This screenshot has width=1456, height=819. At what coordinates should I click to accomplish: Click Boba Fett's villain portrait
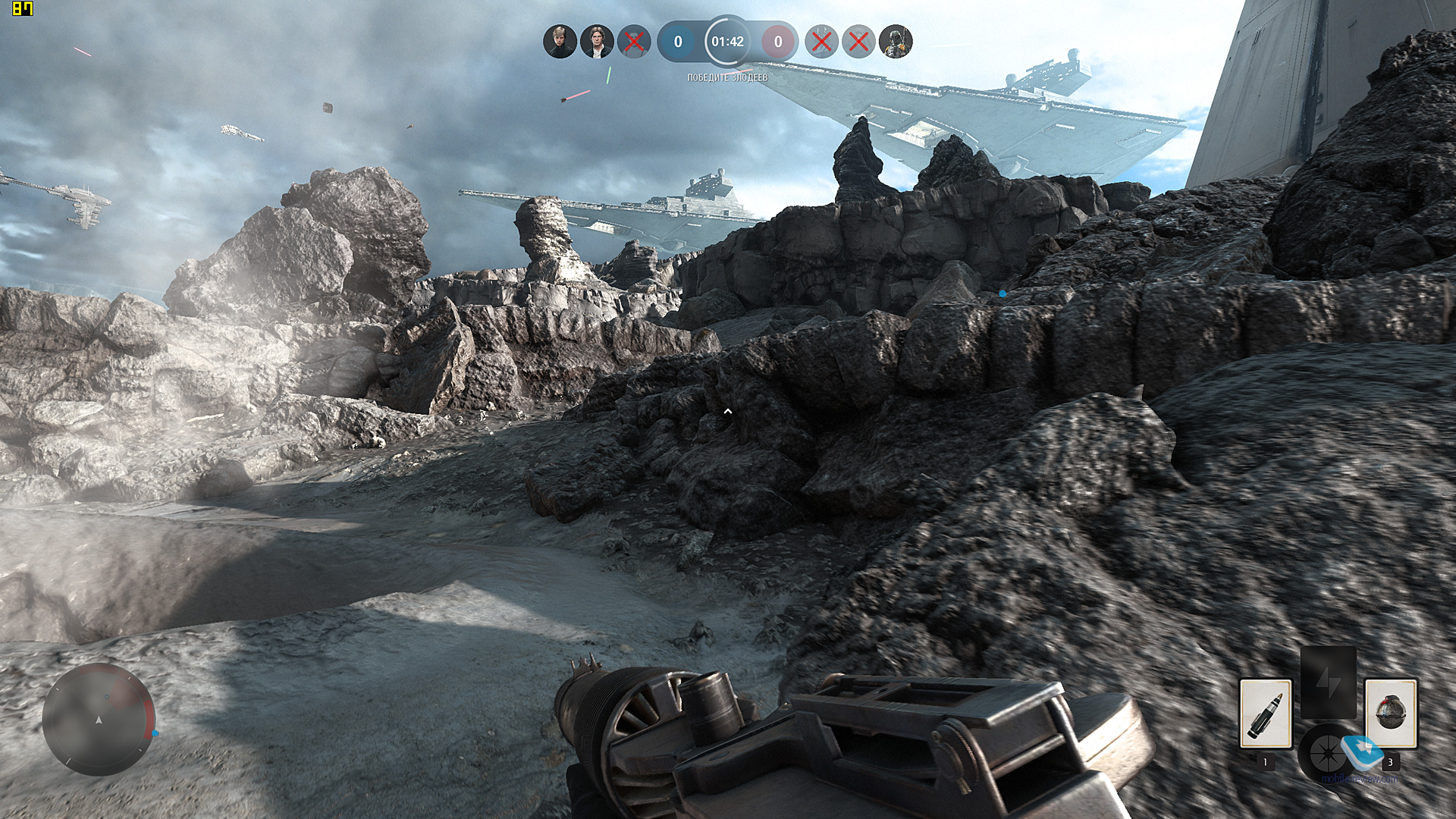896,42
